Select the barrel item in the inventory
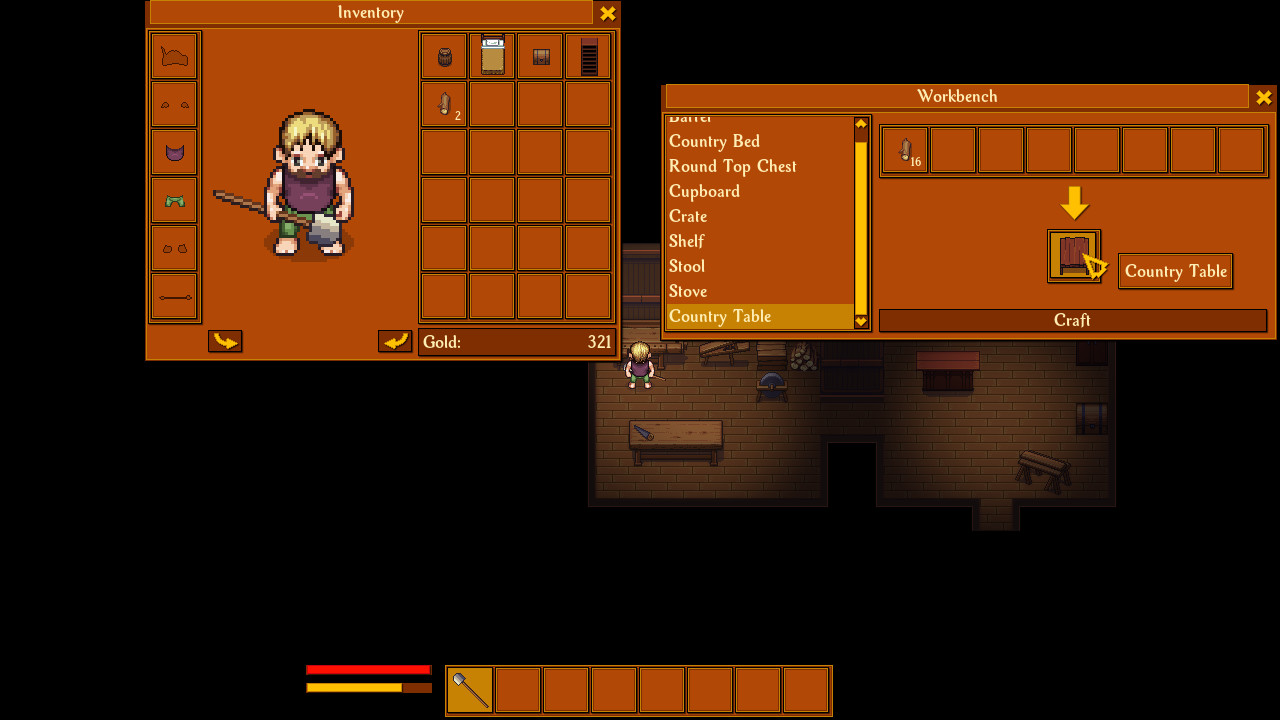 [x=443, y=56]
